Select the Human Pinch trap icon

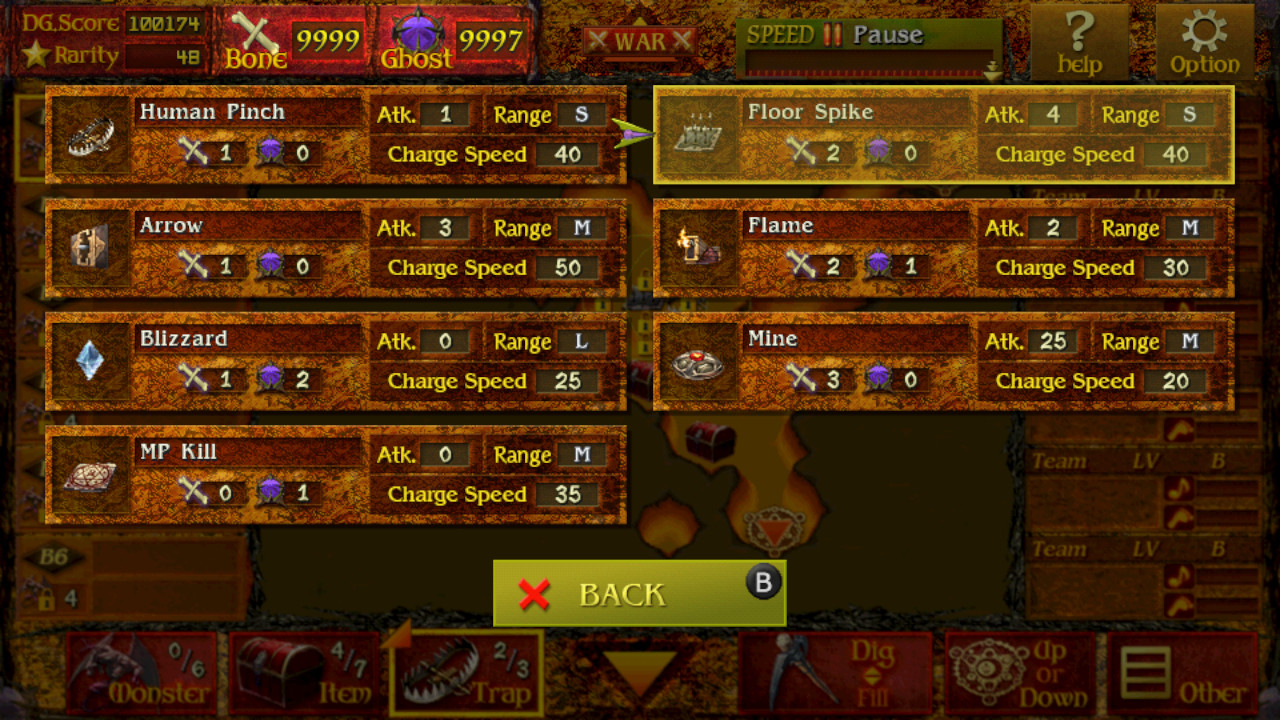[x=91, y=132]
